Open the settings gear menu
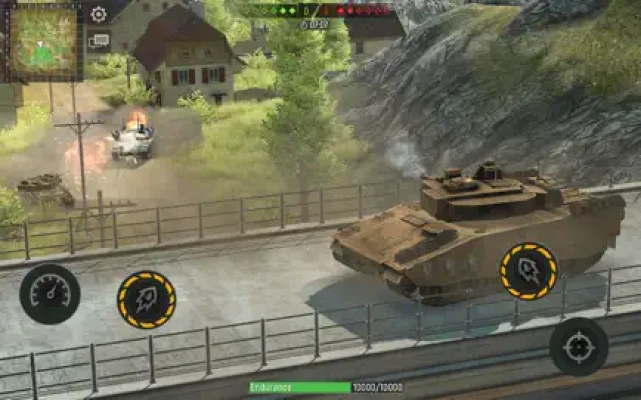The height and width of the screenshot is (400, 641). (98, 14)
